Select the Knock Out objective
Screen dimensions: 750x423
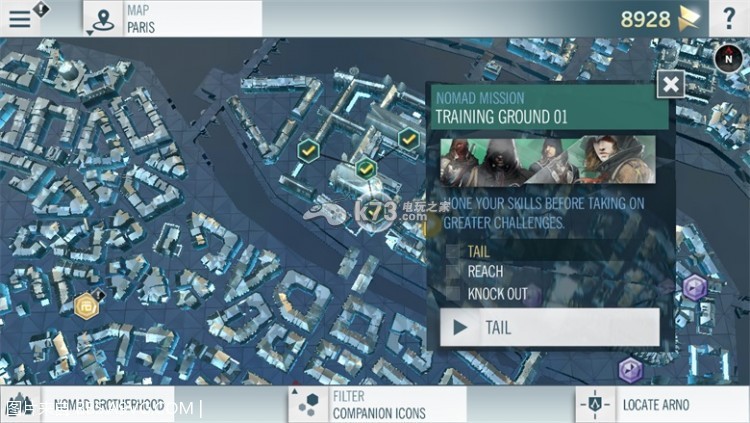coord(497,294)
